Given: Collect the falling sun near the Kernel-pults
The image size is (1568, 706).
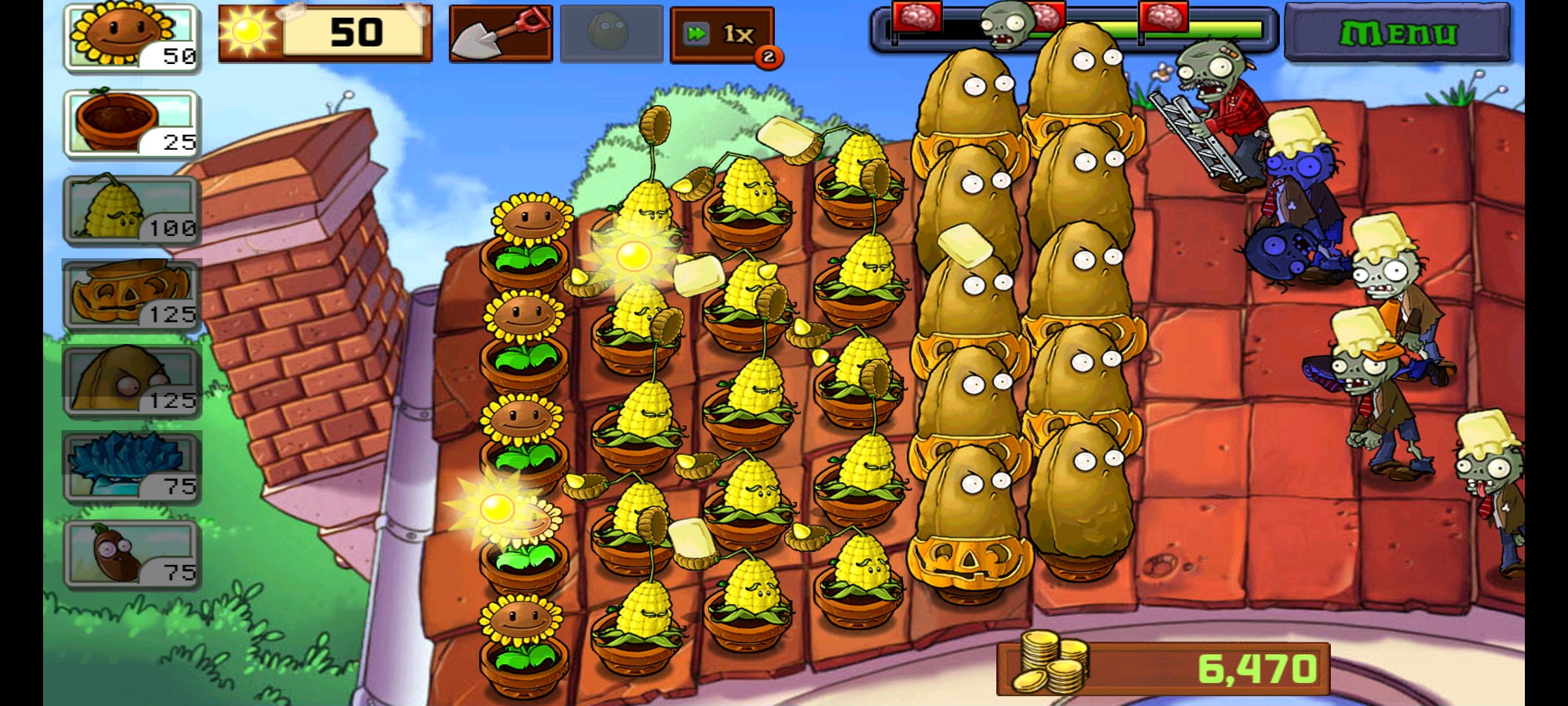Looking at the screenshot, I should (634, 256).
